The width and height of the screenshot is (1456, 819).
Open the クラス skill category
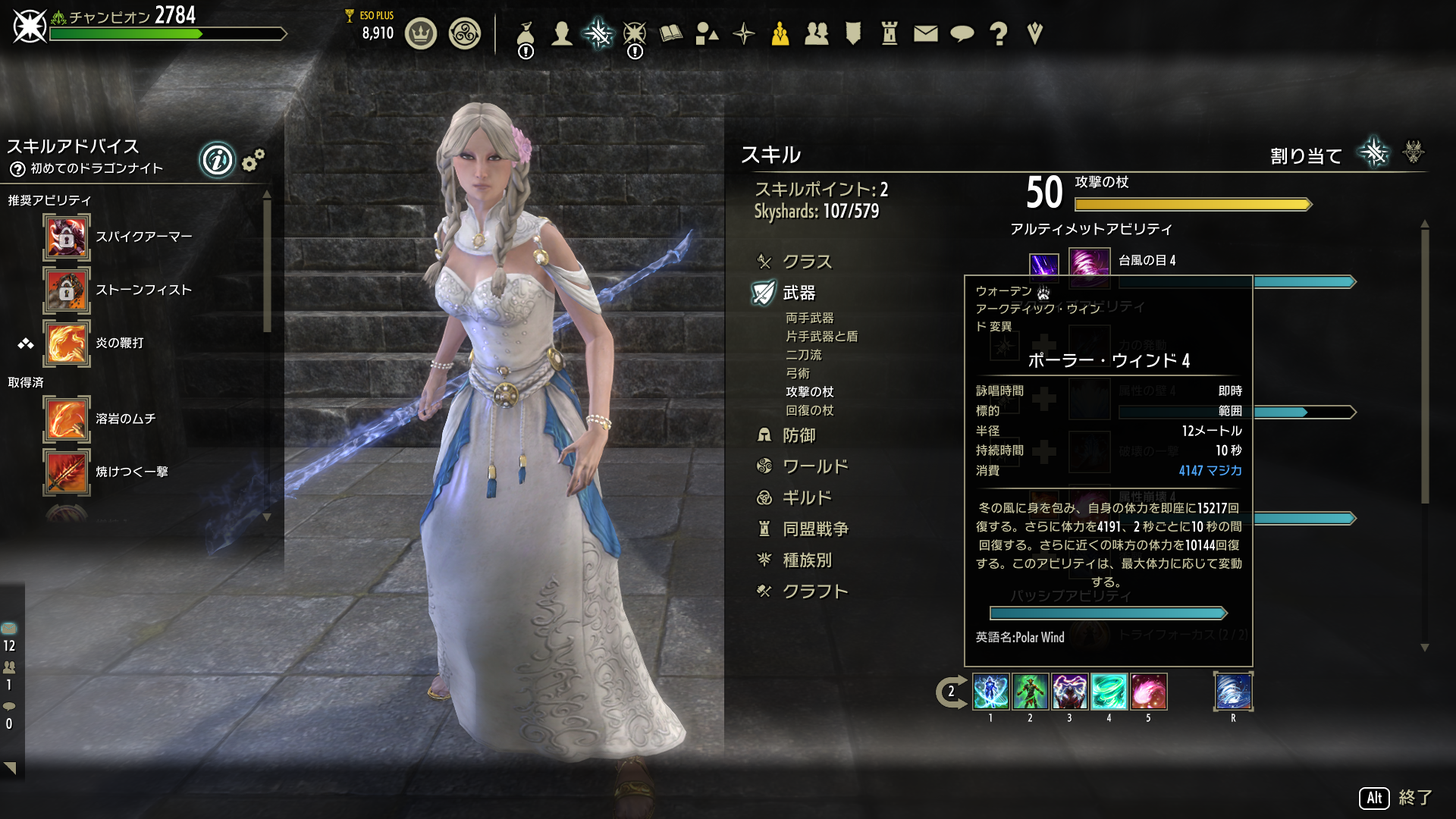point(806,262)
